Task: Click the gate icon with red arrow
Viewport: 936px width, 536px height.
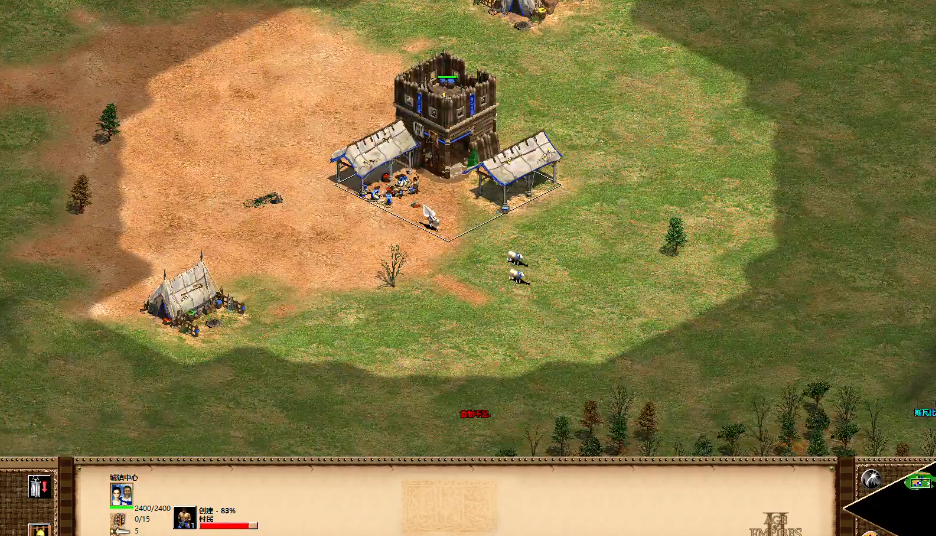Action: [40, 487]
